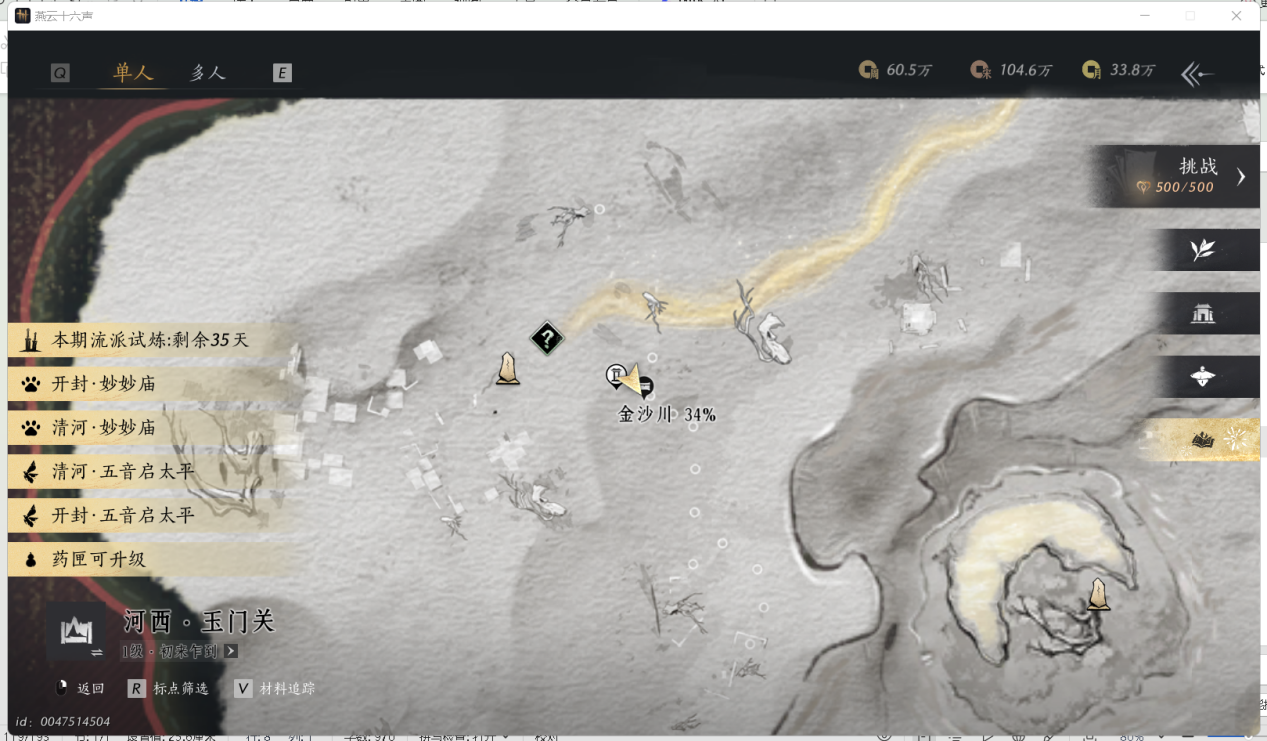Minimize the game window
The width and height of the screenshot is (1267, 741).
[x=1144, y=16]
